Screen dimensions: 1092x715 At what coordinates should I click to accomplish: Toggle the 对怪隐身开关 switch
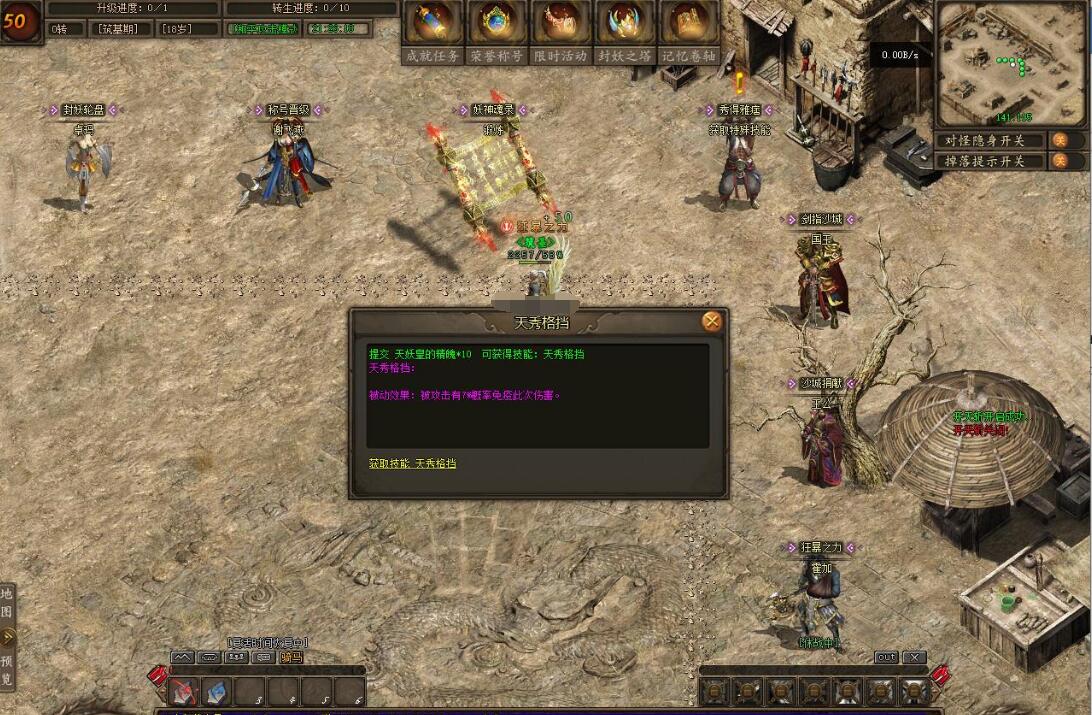[x=1059, y=140]
